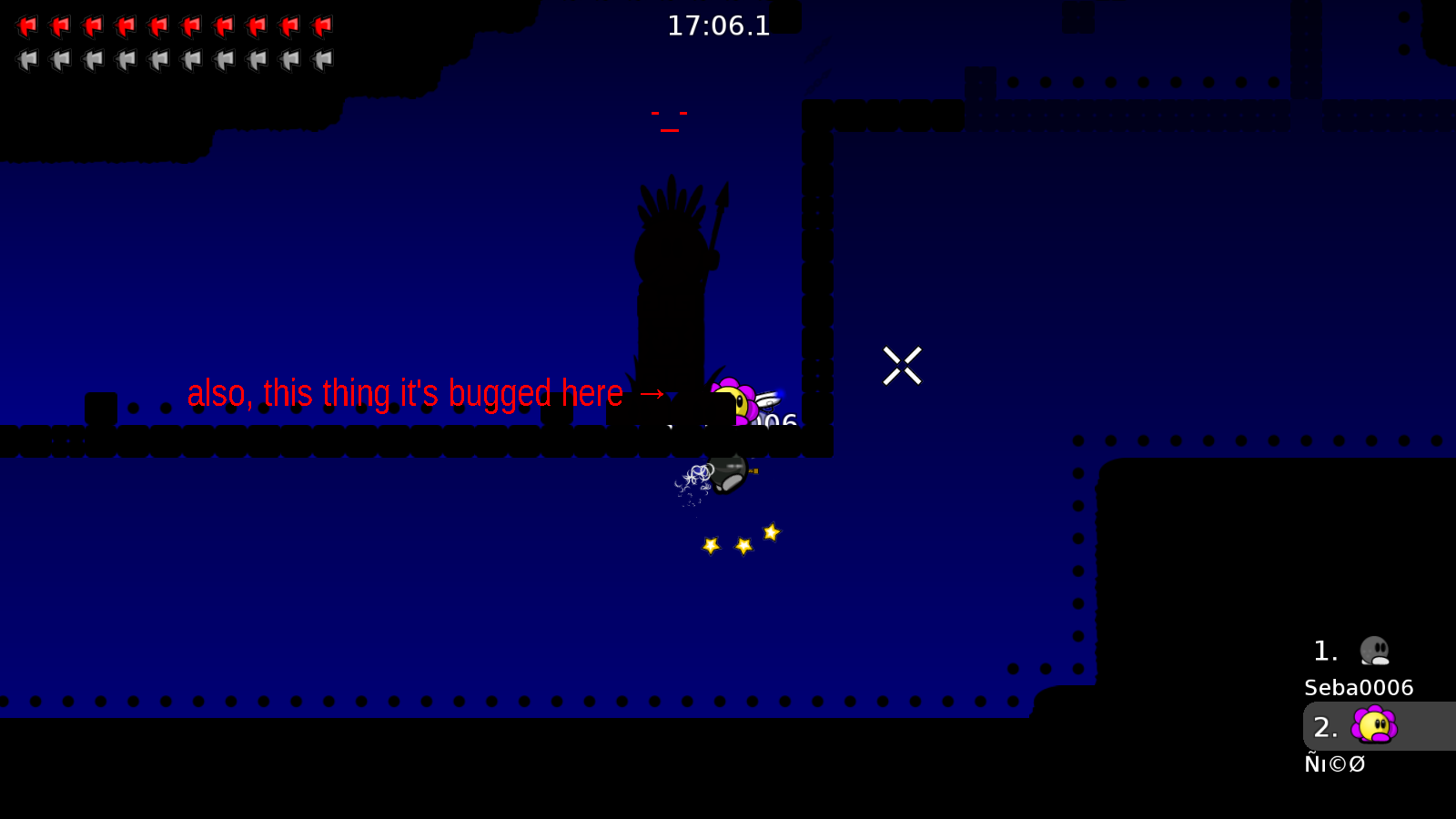This screenshot has width=1456, height=819.
Task: Click the red bugged-here annotation text
Action: pos(405,393)
